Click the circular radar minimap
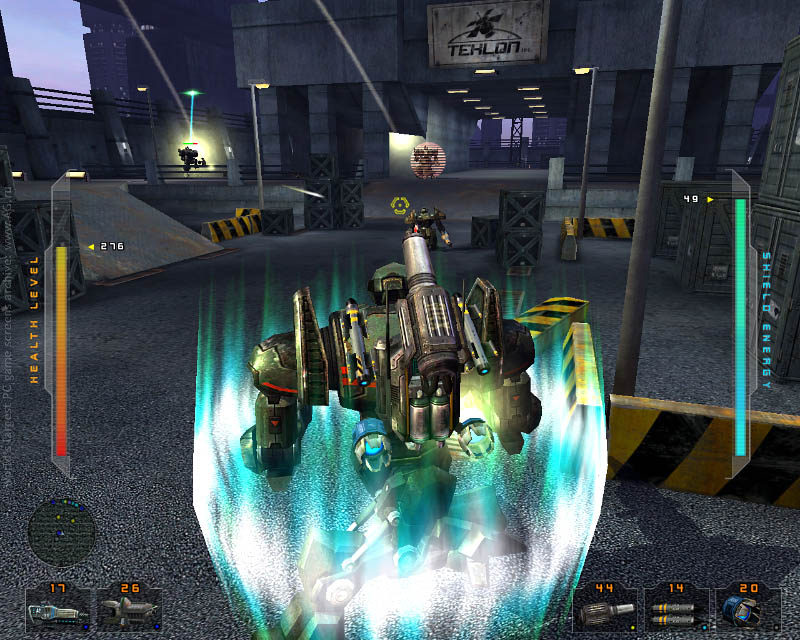 click(62, 532)
